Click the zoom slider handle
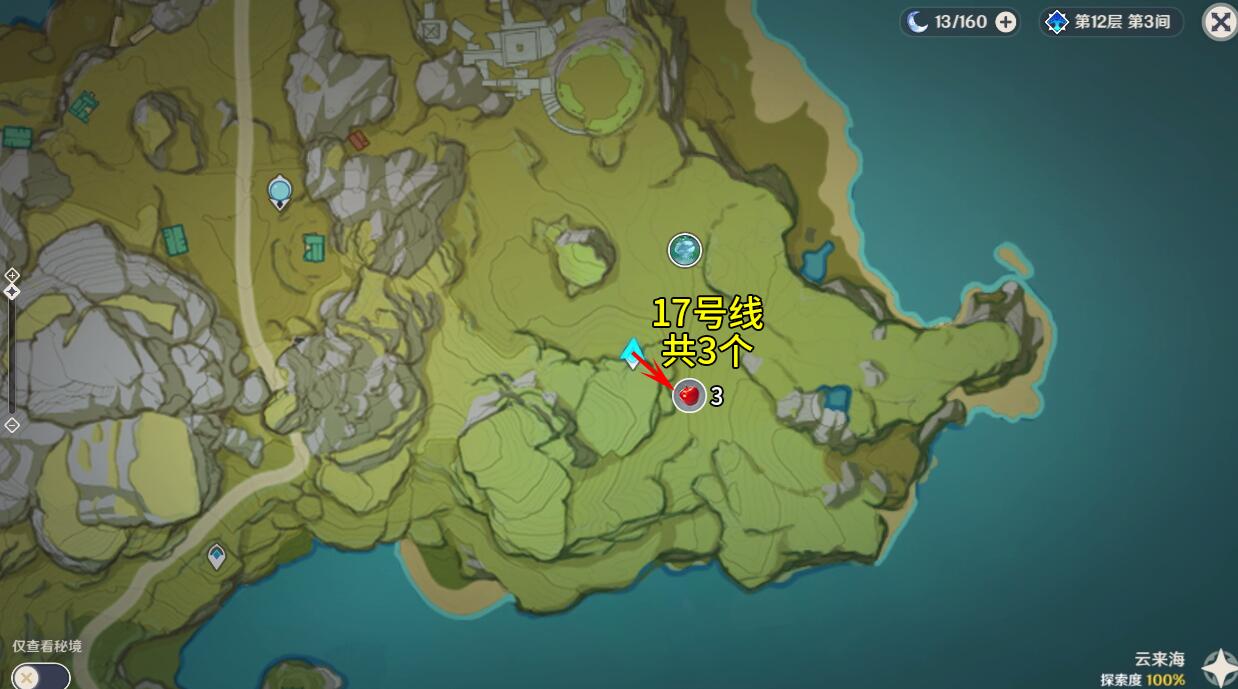 [12, 291]
